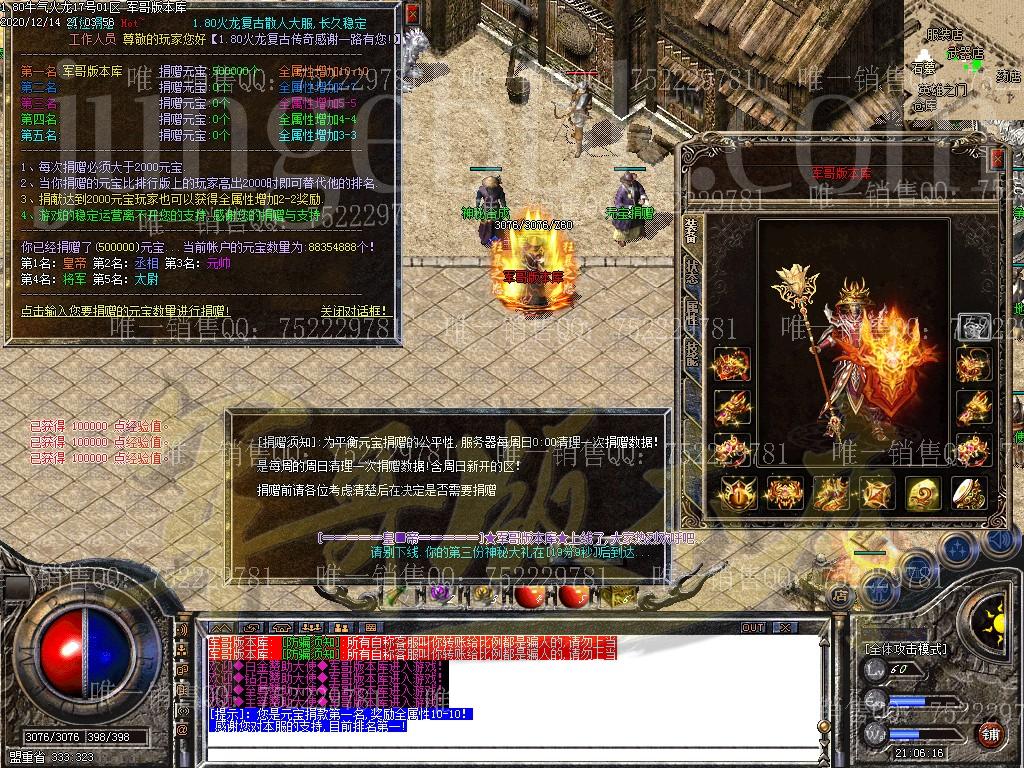Open the 状态 status tab
This screenshot has width=1024, height=768.
tap(691, 271)
